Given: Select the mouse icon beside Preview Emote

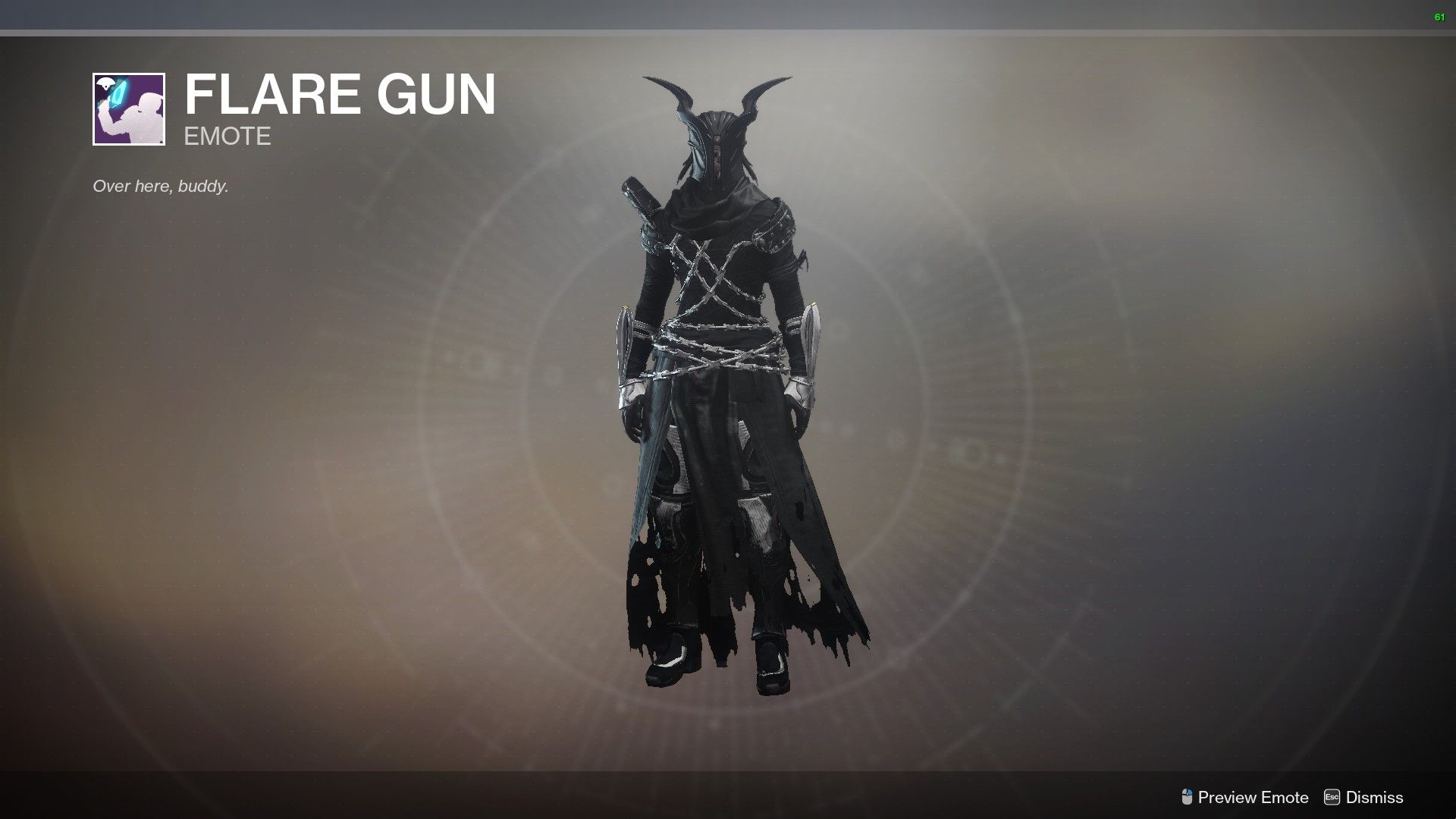Looking at the screenshot, I should tap(1187, 798).
